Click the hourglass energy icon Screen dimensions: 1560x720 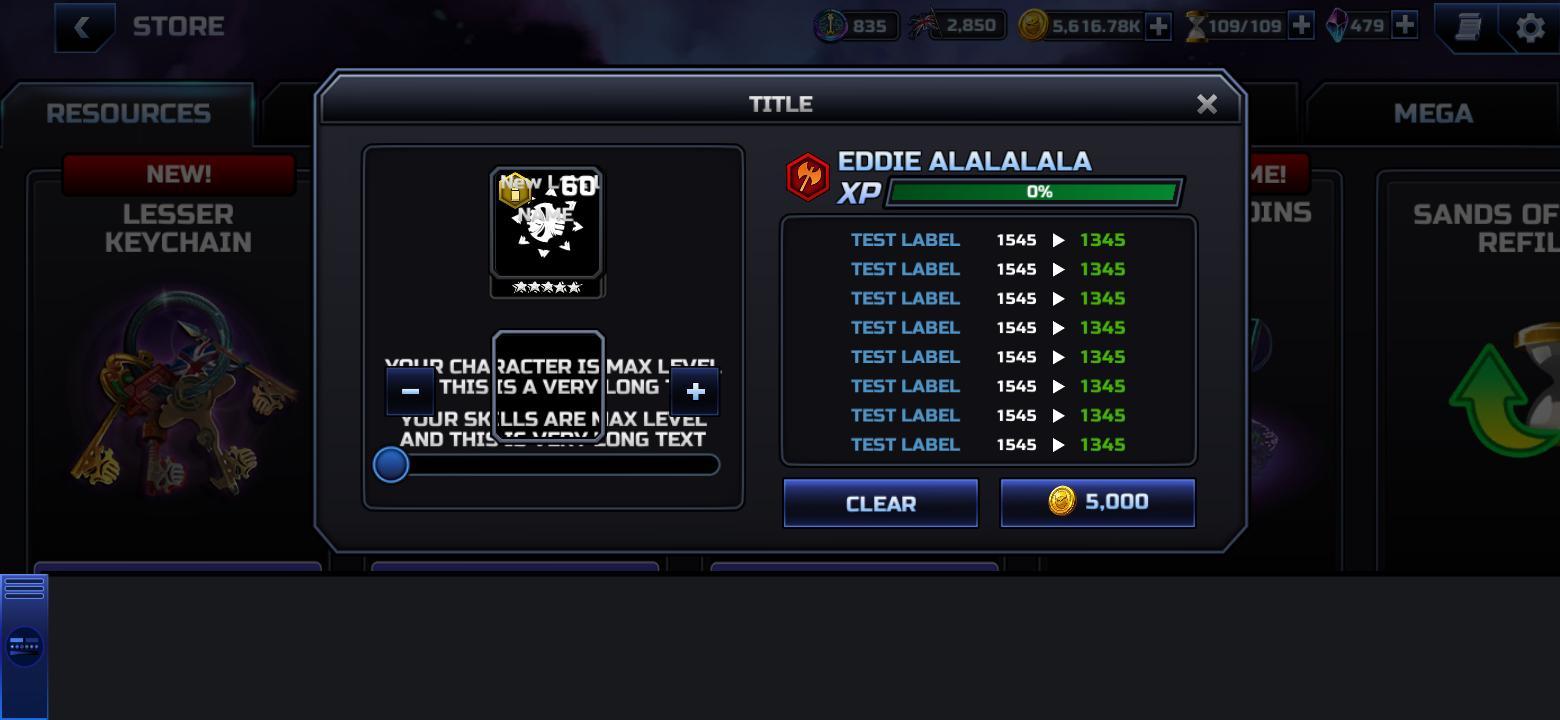point(1196,25)
